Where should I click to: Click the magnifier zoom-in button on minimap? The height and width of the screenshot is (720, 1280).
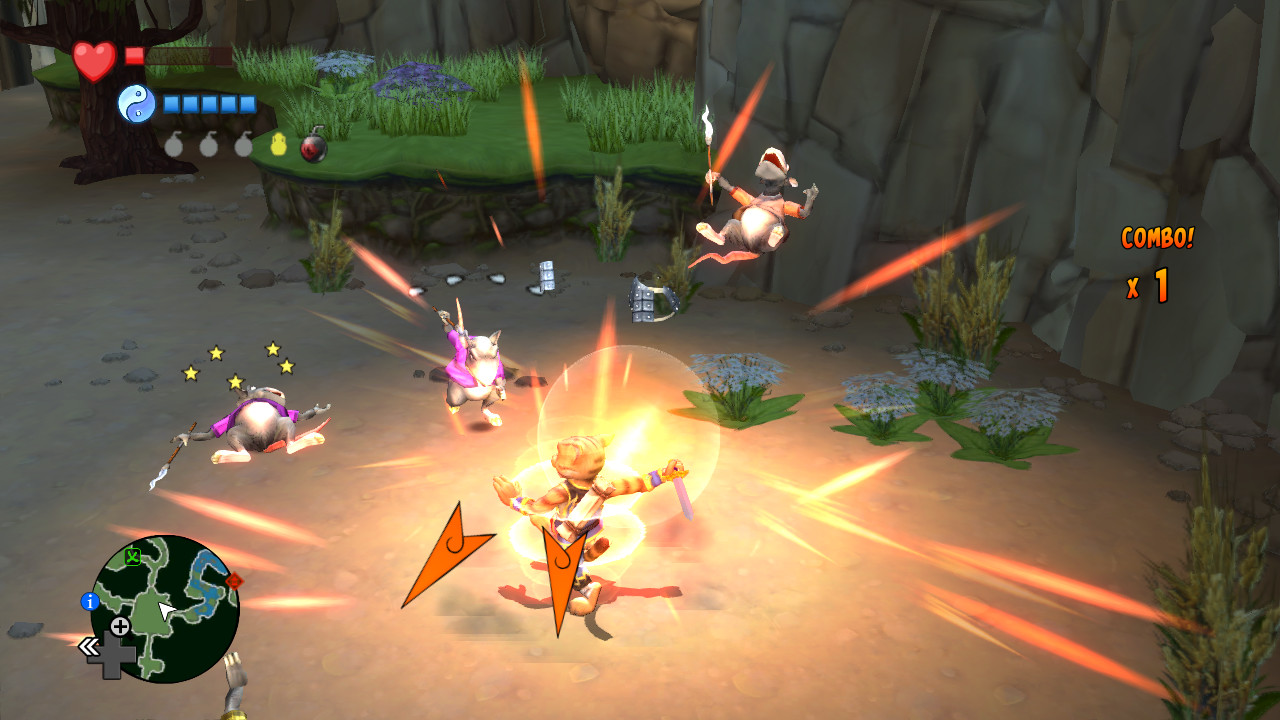coord(120,627)
